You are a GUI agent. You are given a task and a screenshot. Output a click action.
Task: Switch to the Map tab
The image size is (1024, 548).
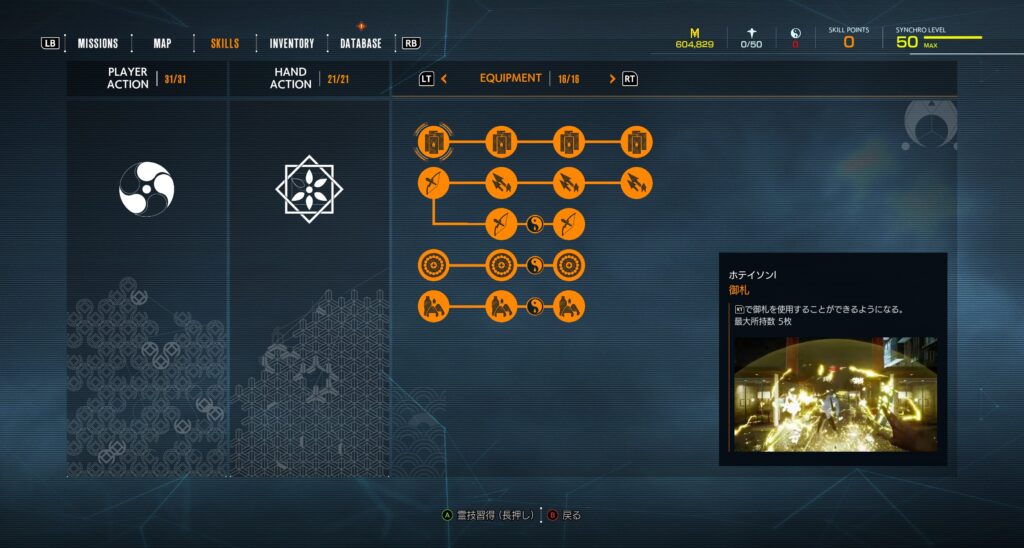(x=162, y=43)
